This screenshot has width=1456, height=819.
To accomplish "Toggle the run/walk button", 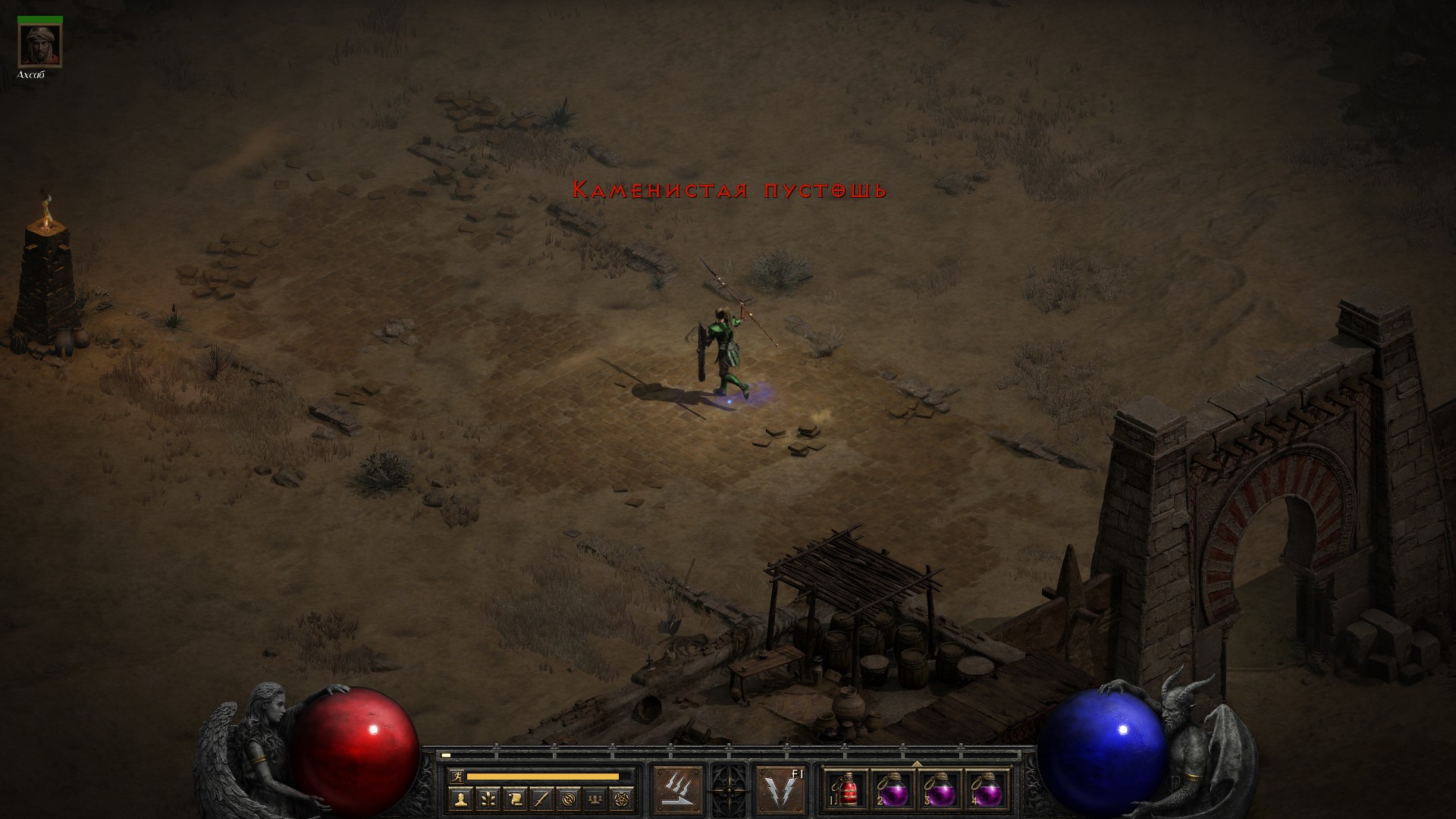I will [x=456, y=776].
